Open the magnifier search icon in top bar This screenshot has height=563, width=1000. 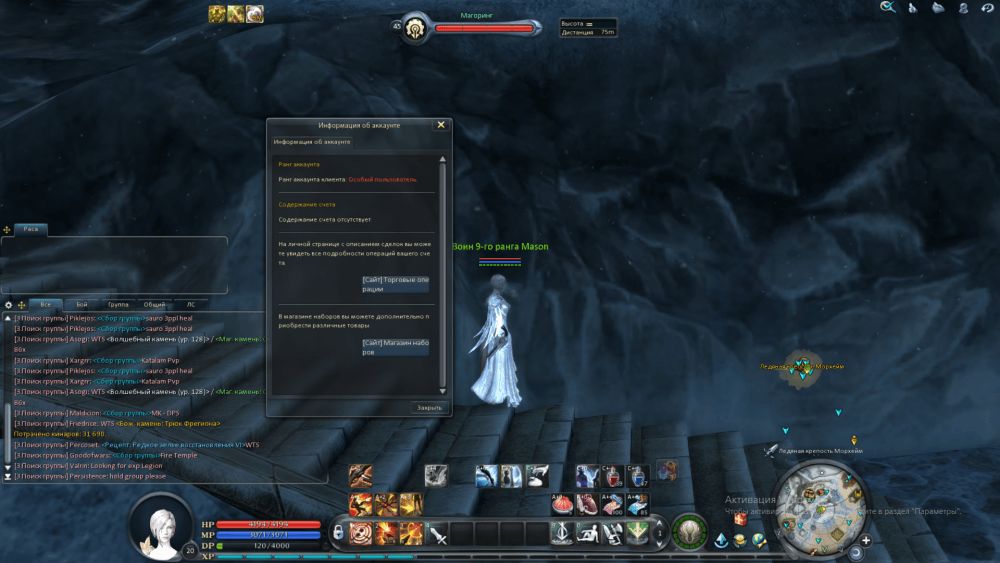[x=887, y=8]
